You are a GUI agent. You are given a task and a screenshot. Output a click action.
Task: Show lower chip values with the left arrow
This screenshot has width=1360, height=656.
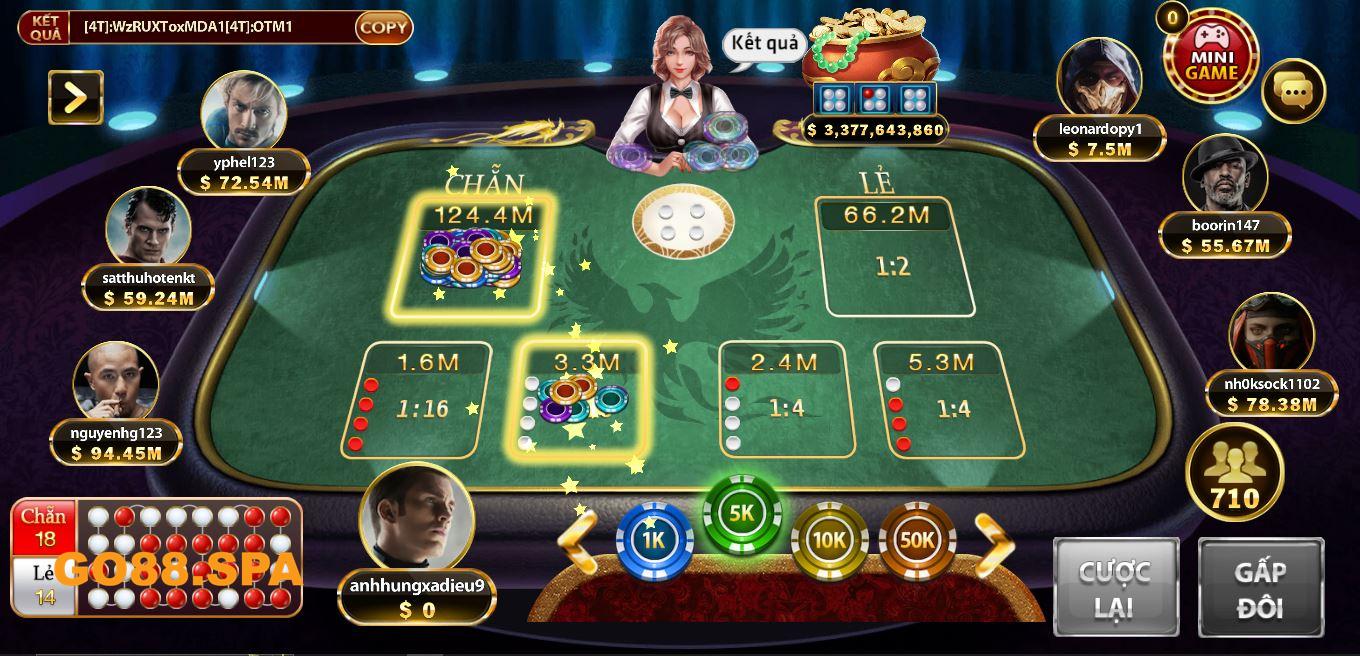tap(577, 541)
